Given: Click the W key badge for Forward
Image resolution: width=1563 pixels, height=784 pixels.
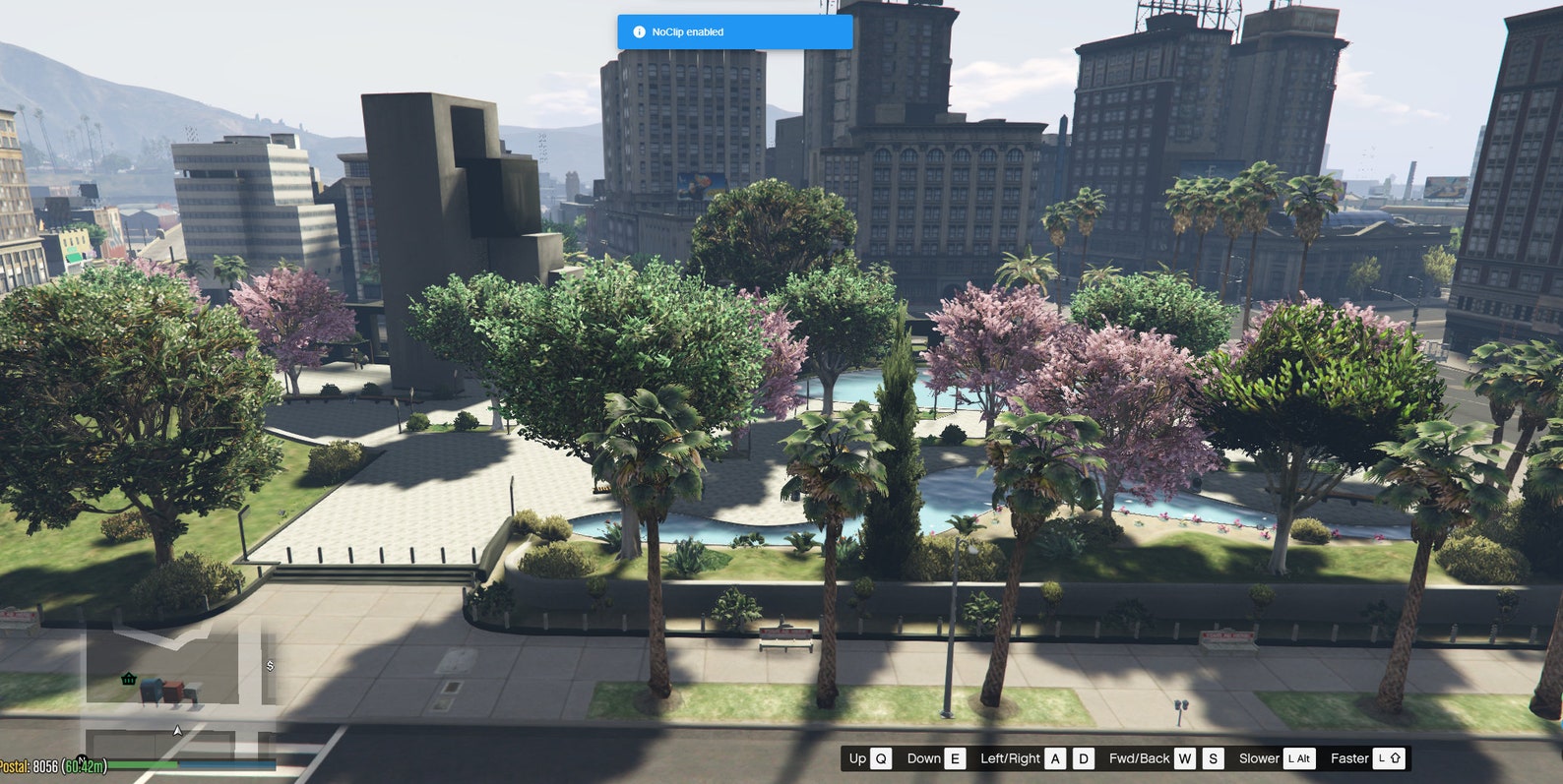Looking at the screenshot, I should 1184,758.
